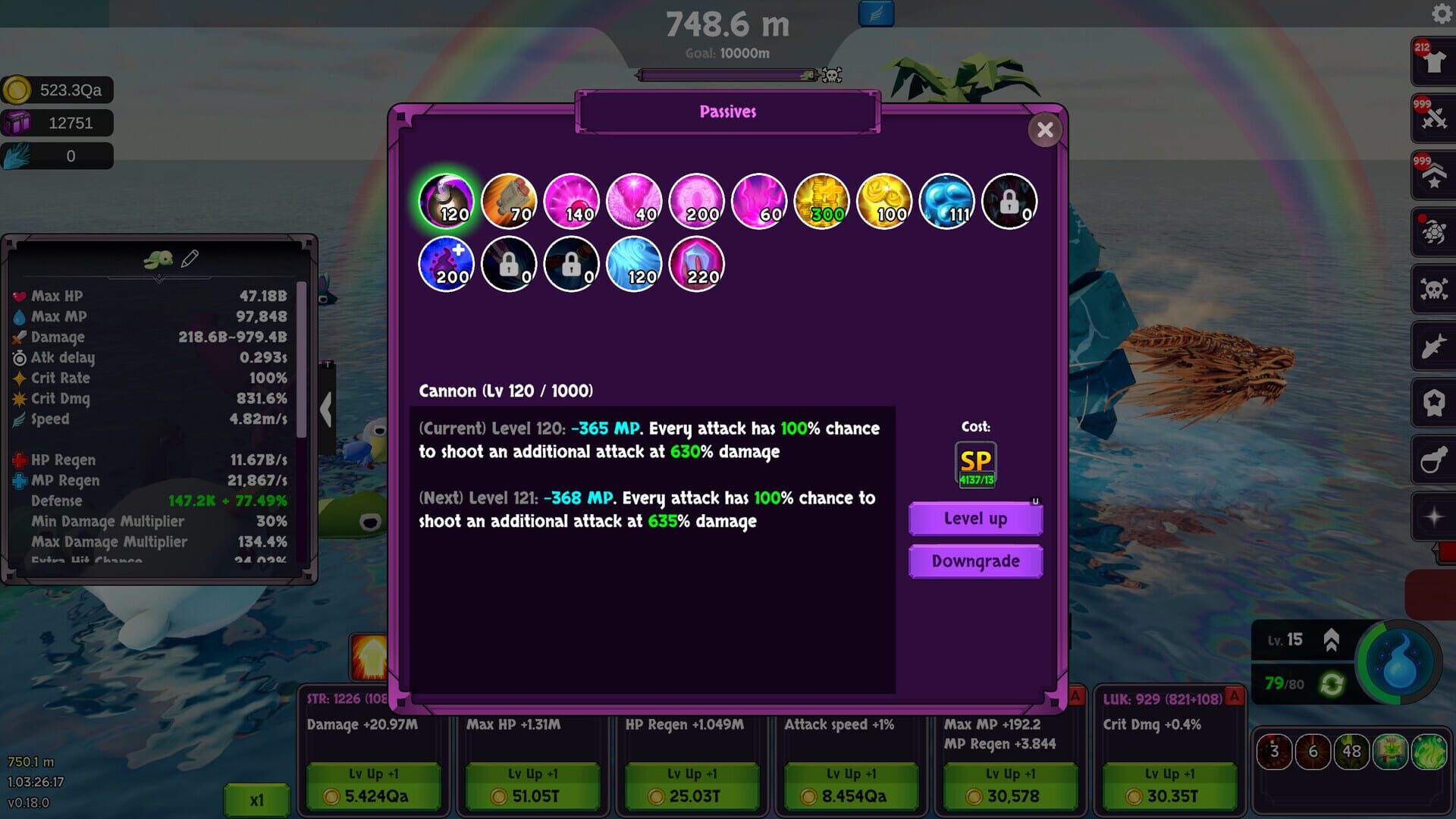This screenshot has width=1456, height=819.
Task: Select the blue slime passive at level 111
Action: (946, 200)
